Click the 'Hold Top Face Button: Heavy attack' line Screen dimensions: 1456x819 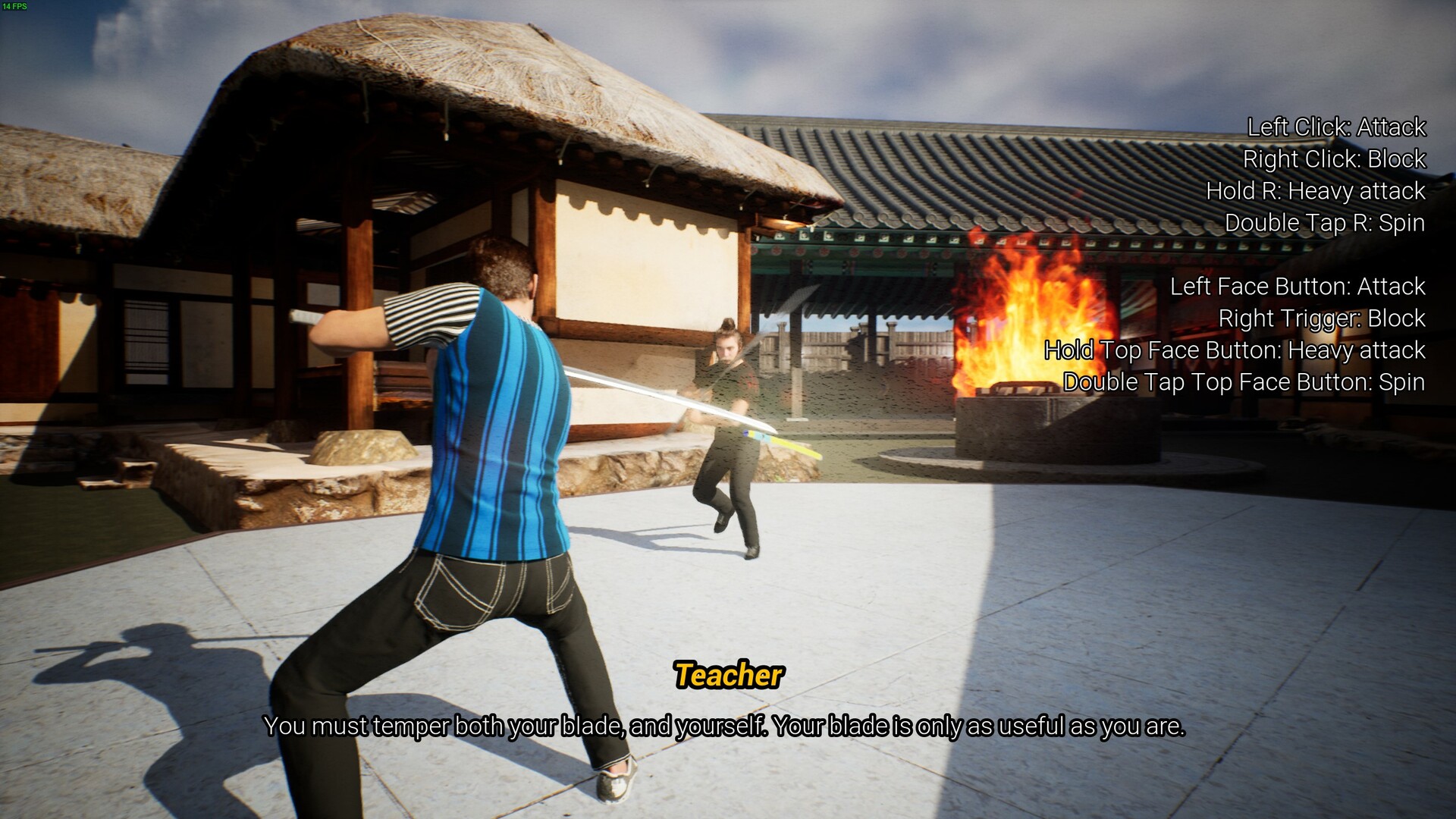point(1235,350)
